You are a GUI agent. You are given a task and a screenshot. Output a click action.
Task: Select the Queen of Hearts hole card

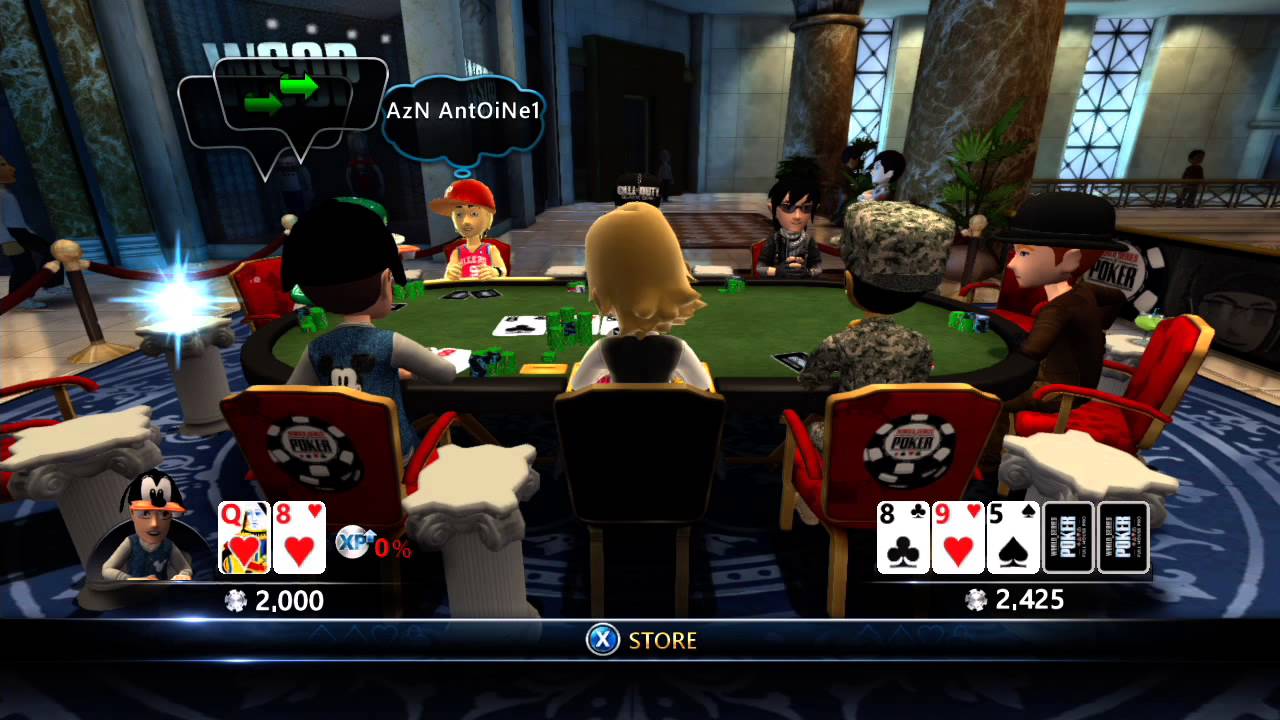click(244, 538)
